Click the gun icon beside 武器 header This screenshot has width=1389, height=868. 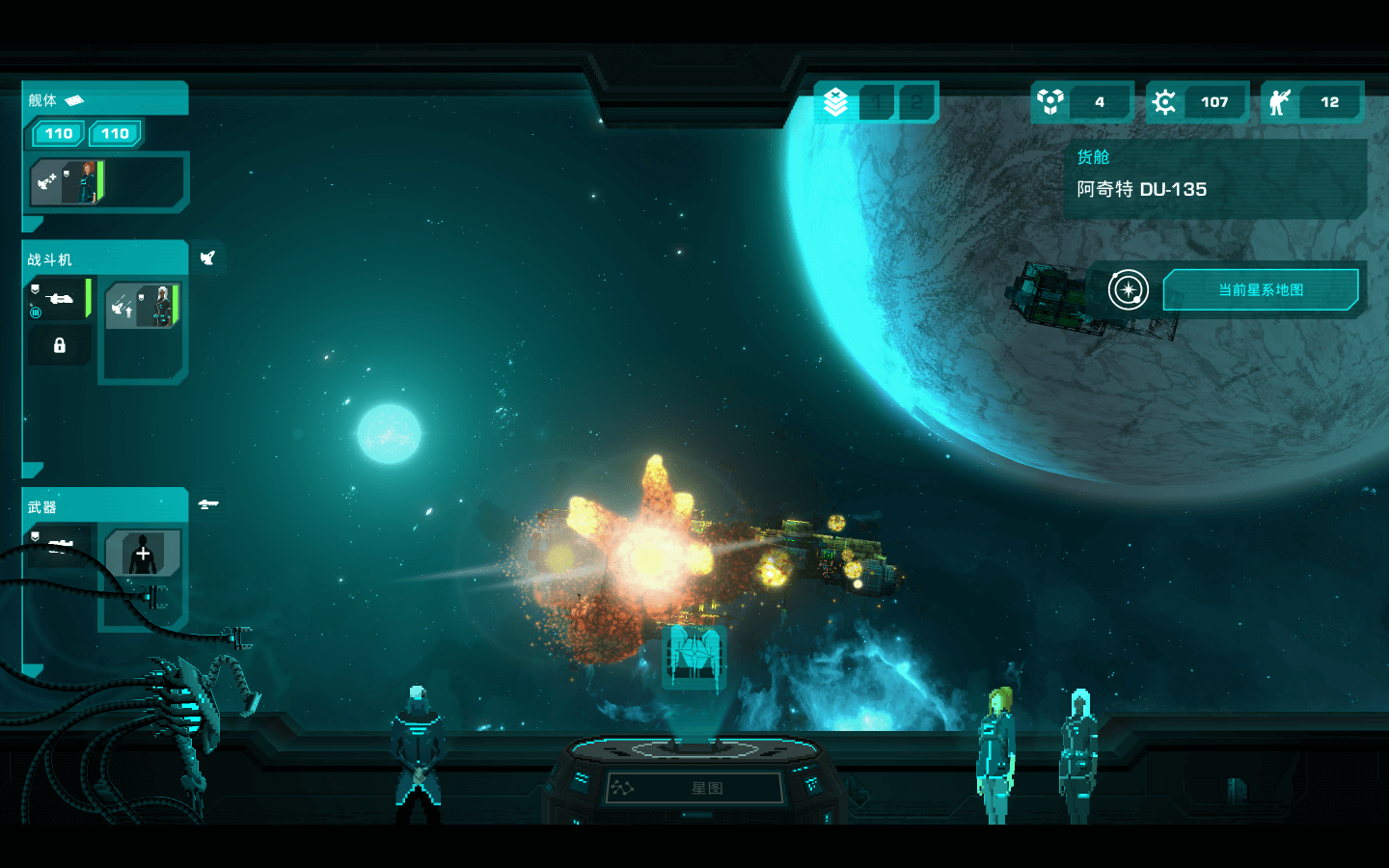coord(208,504)
